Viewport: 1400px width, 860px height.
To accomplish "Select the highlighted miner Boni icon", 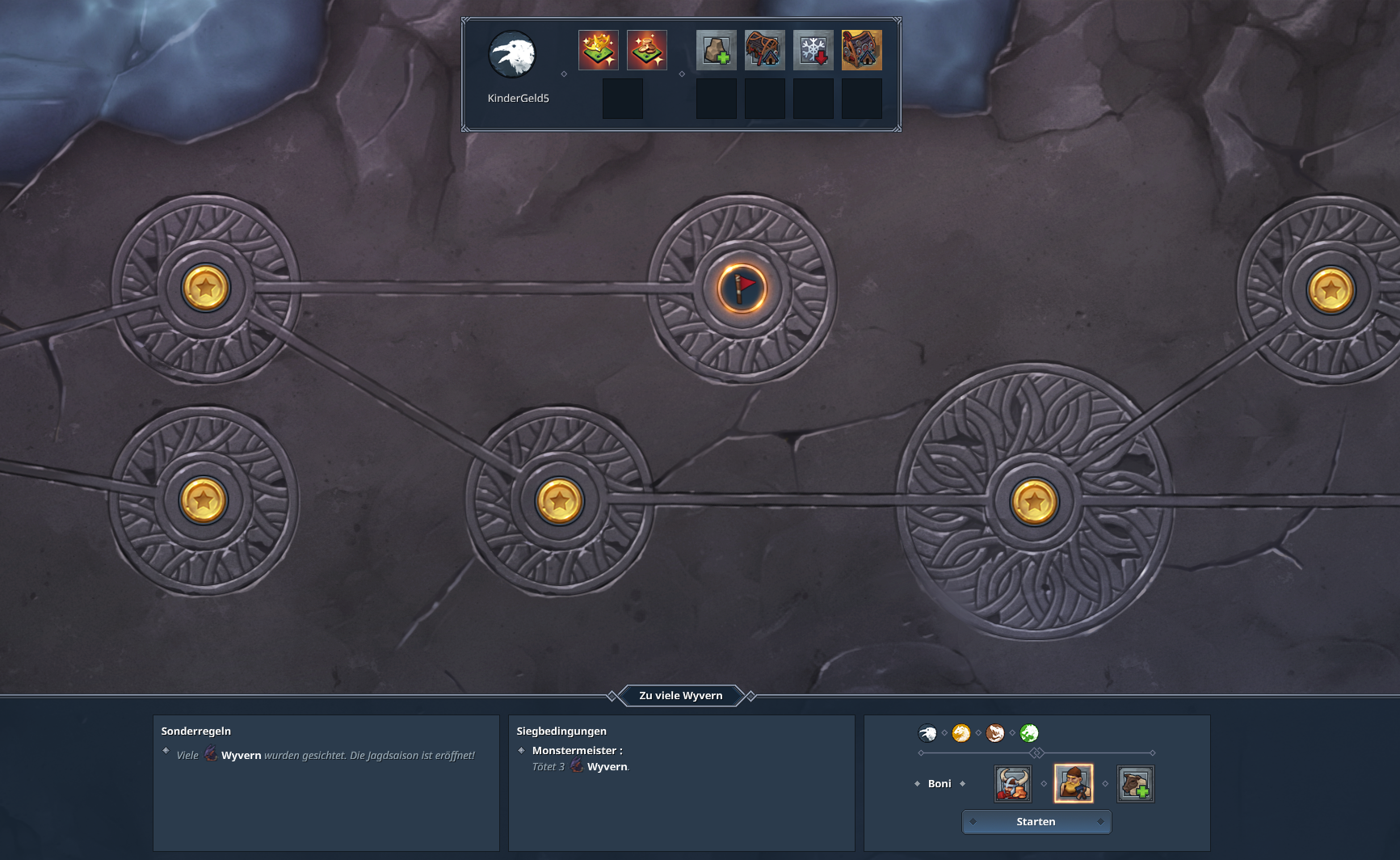I will (x=1074, y=782).
